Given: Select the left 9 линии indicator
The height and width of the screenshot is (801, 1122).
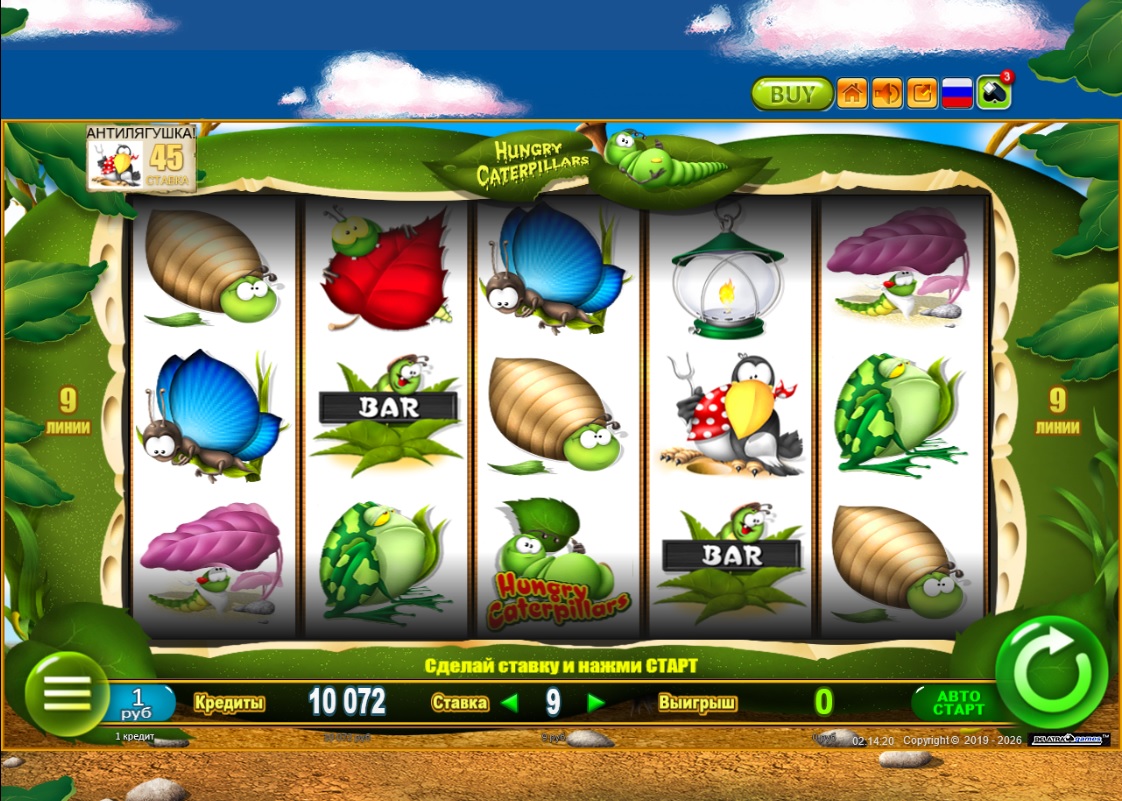Looking at the screenshot, I should coord(67,411).
